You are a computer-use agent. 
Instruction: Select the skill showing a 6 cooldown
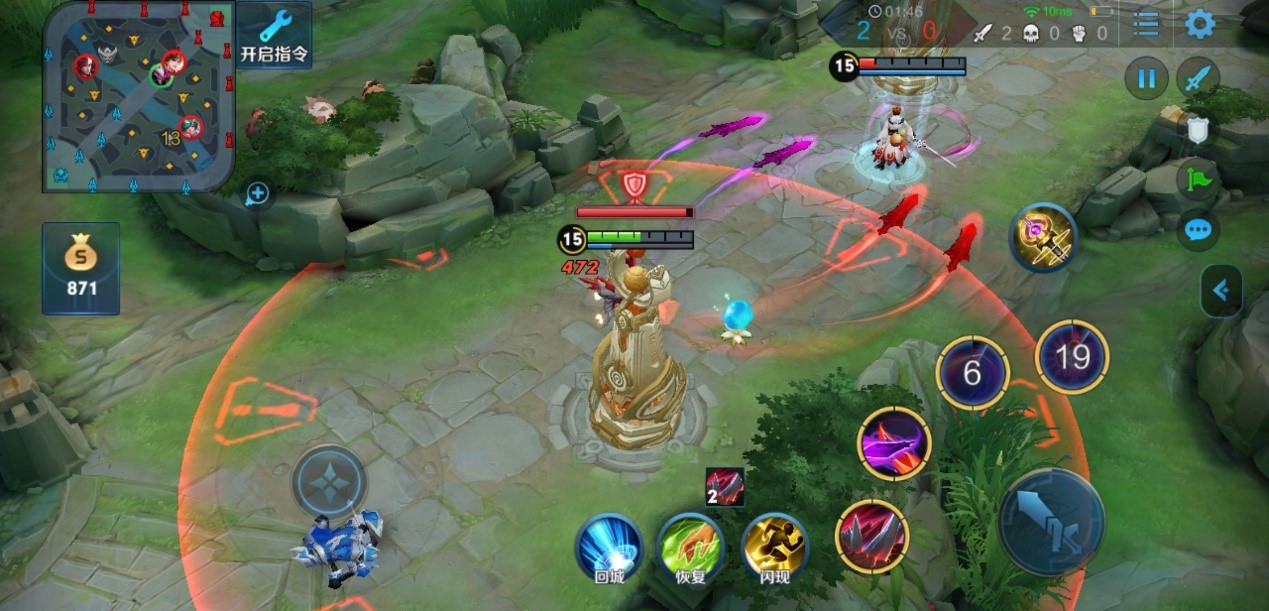pyautogui.click(x=972, y=373)
